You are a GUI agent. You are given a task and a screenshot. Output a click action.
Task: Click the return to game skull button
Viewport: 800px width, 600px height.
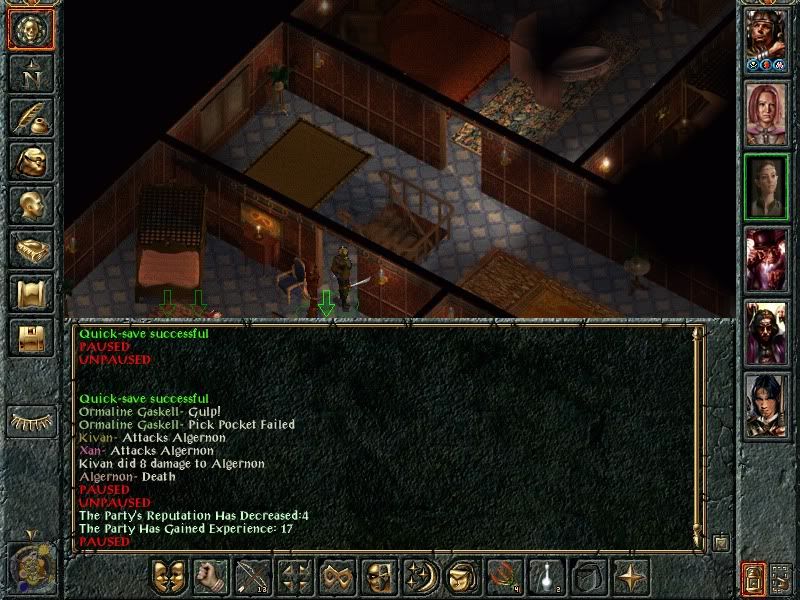(31, 28)
